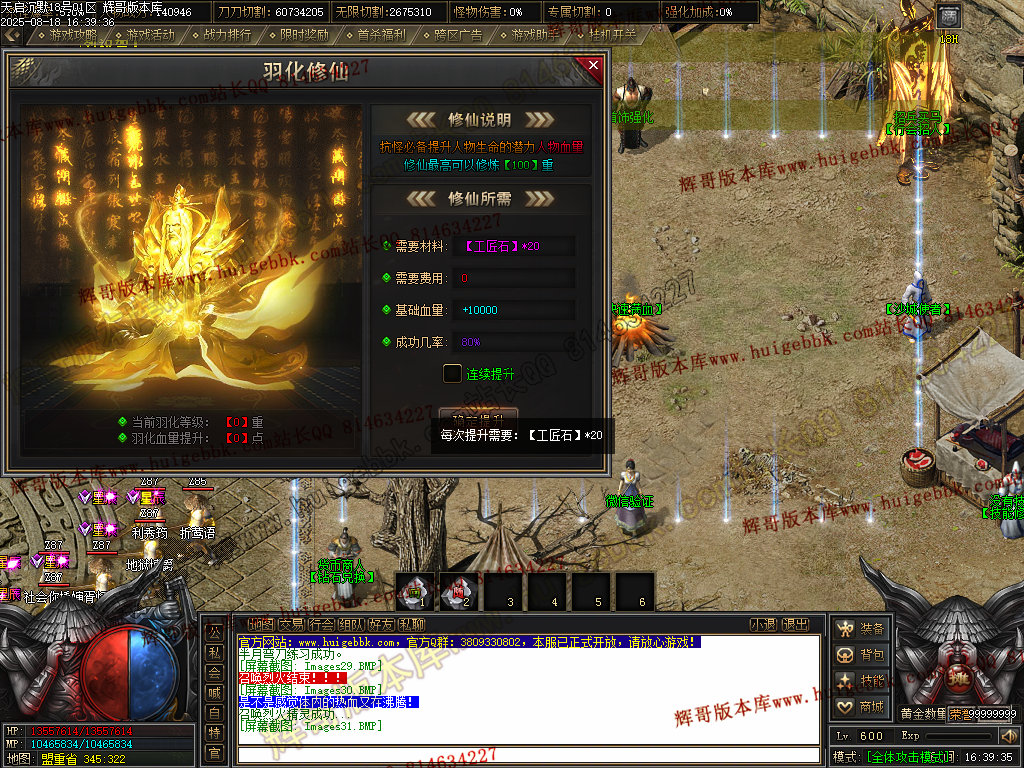Open the 首杀福利 menu
The height and width of the screenshot is (768, 1024).
coord(381,35)
